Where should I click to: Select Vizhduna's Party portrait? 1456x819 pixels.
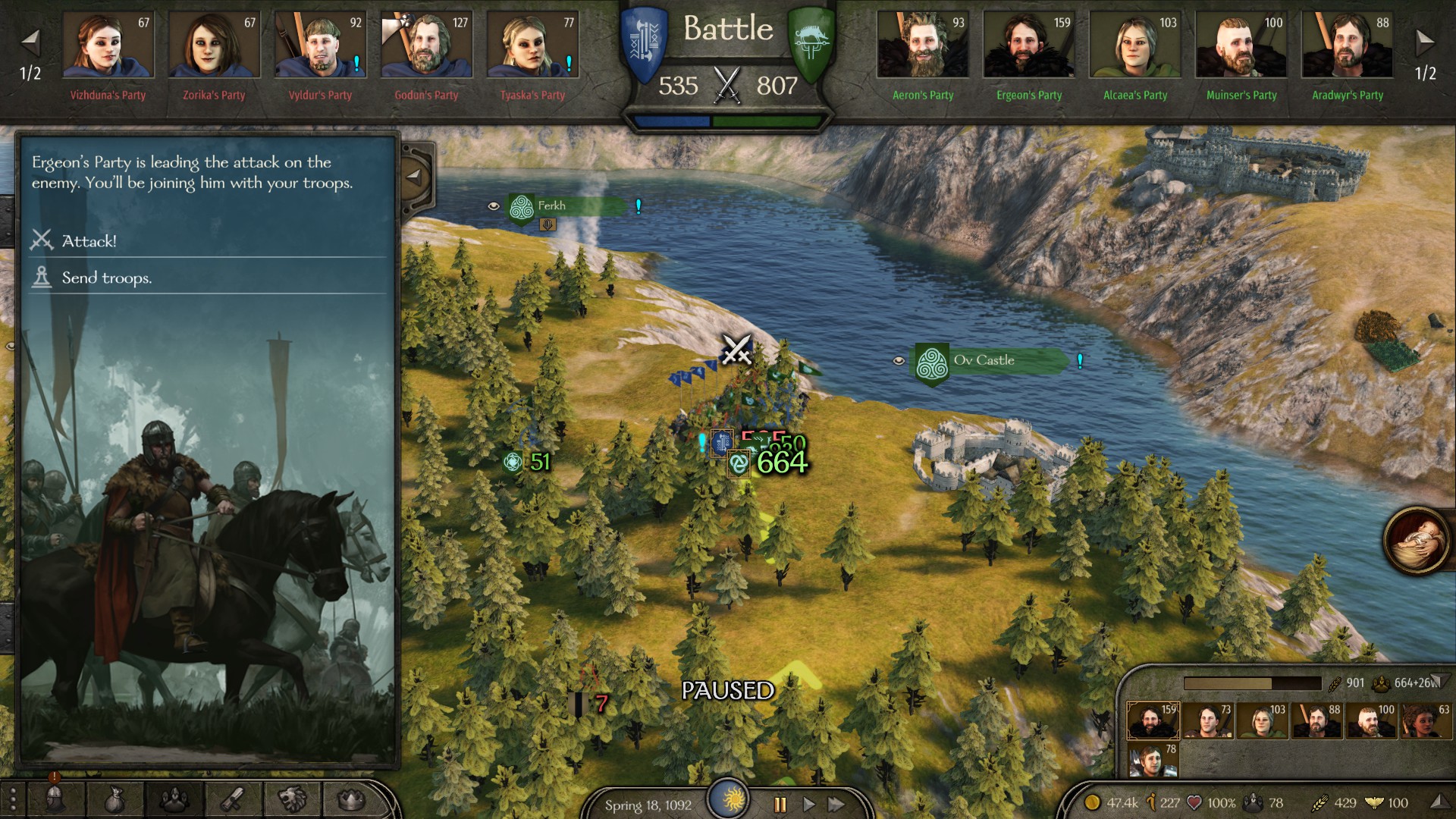click(108, 45)
